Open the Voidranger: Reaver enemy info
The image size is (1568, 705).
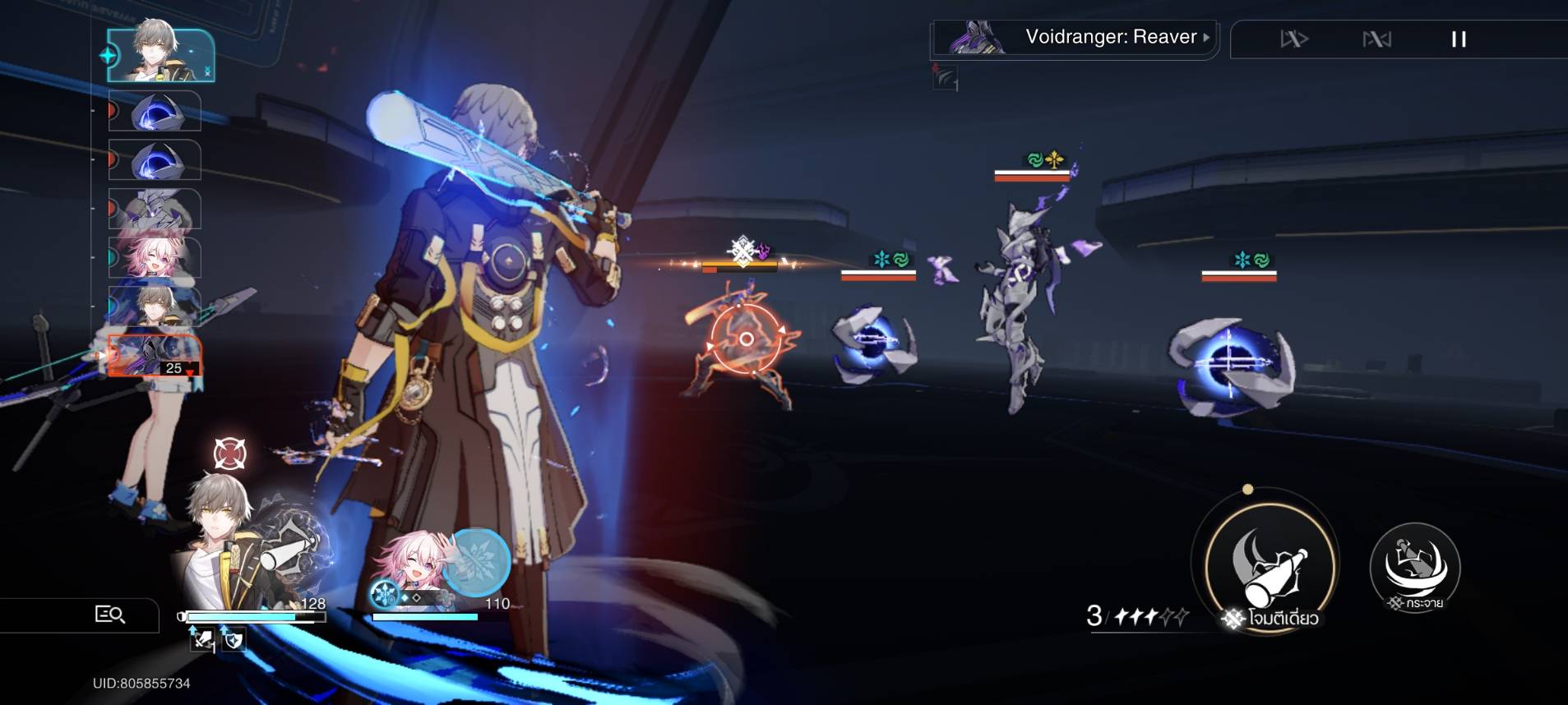pyautogui.click(x=1110, y=38)
